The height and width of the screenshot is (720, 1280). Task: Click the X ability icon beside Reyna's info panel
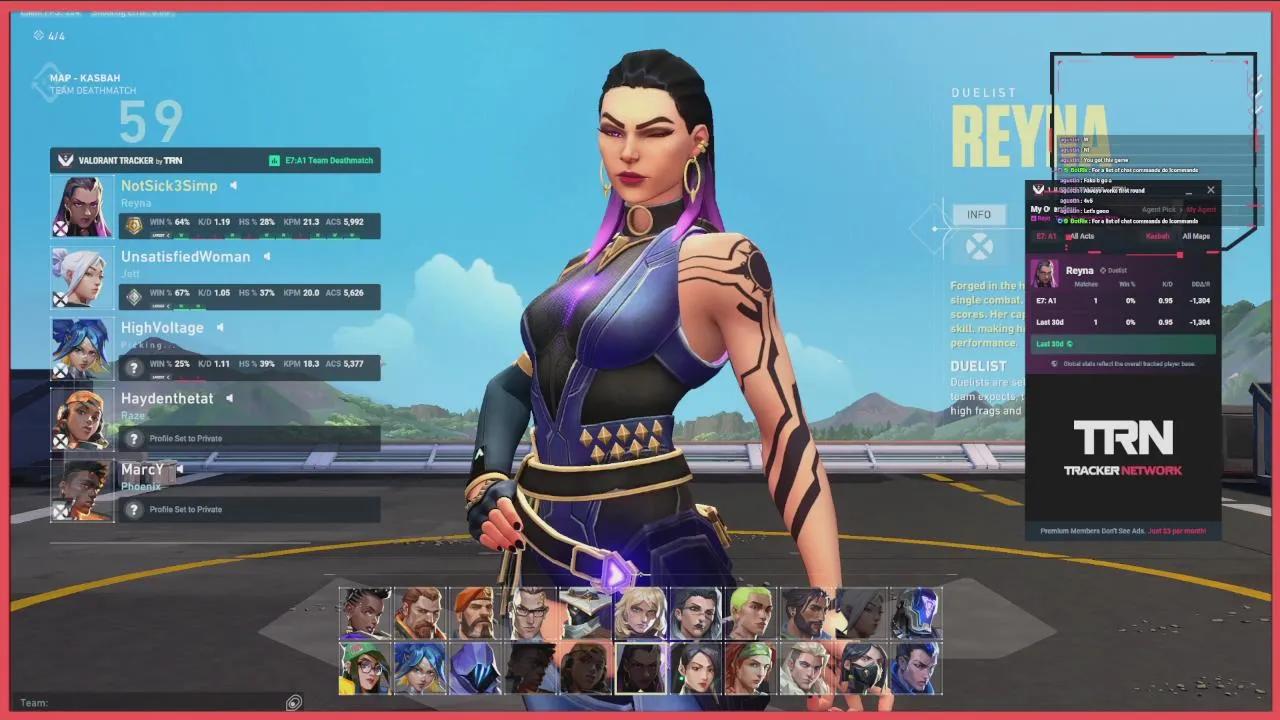tap(979, 246)
